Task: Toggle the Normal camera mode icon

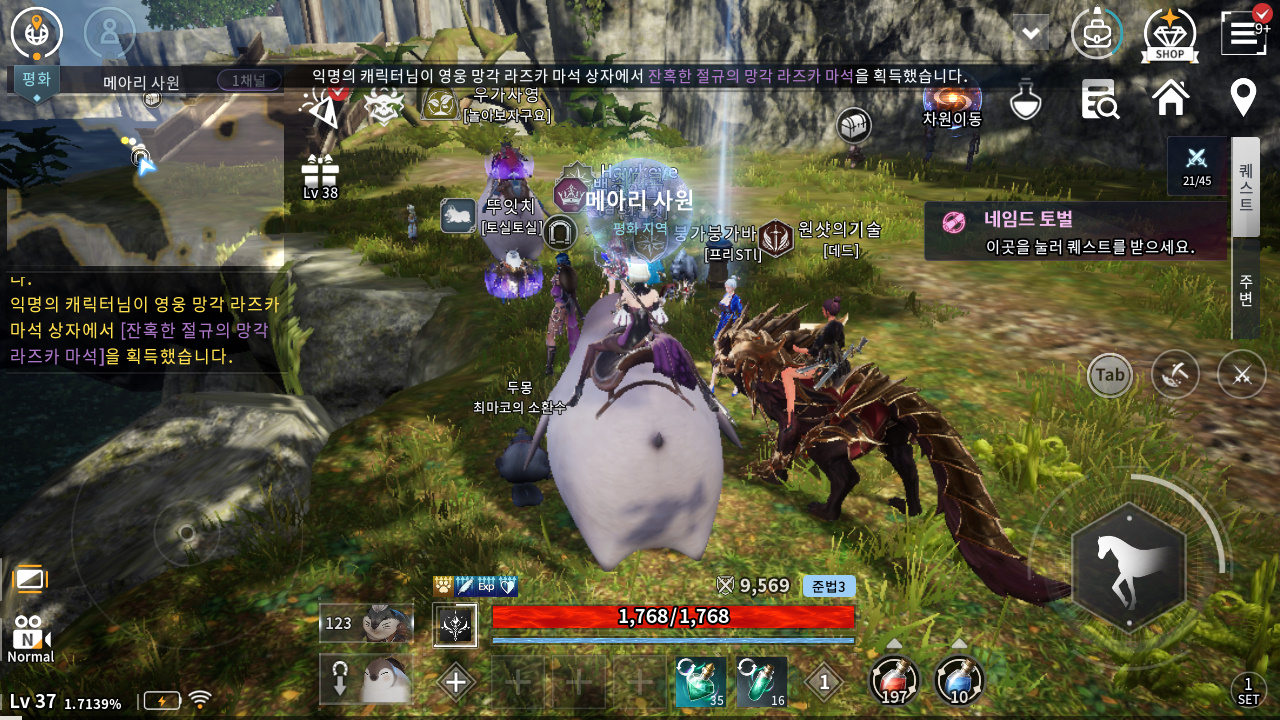Action: click(x=31, y=640)
